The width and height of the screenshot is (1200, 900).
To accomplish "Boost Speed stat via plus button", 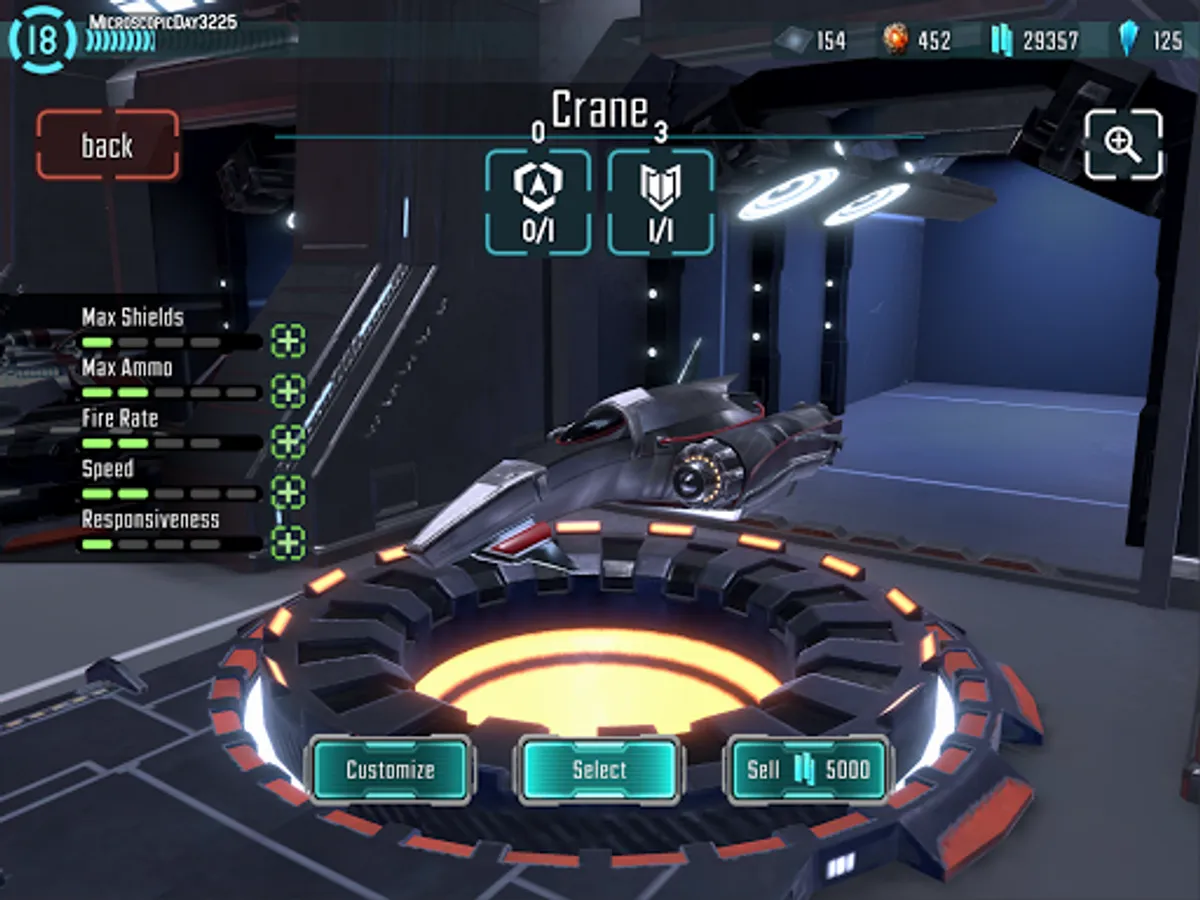I will click(288, 492).
